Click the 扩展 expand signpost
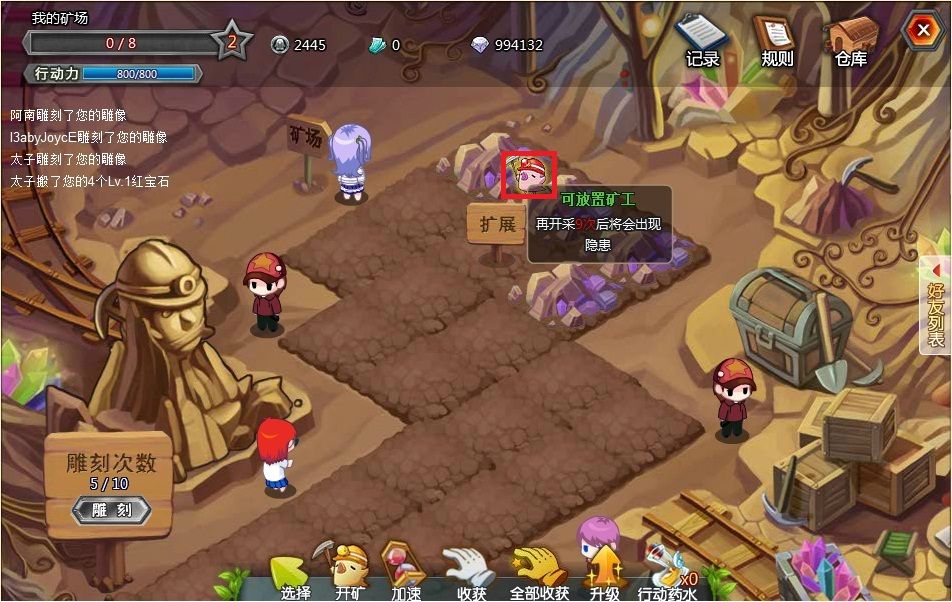952x602 pixels. tap(497, 224)
